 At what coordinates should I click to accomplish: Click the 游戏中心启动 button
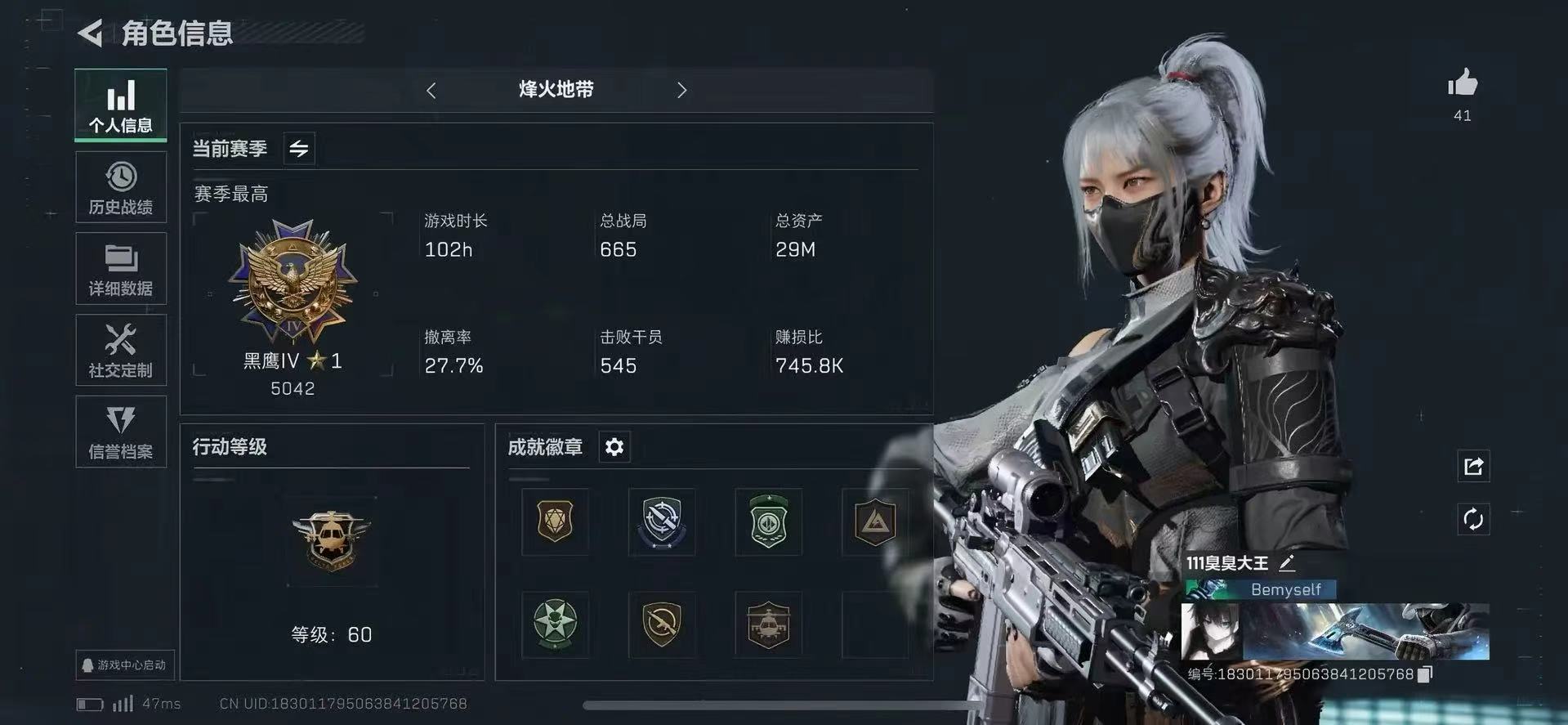[124, 665]
